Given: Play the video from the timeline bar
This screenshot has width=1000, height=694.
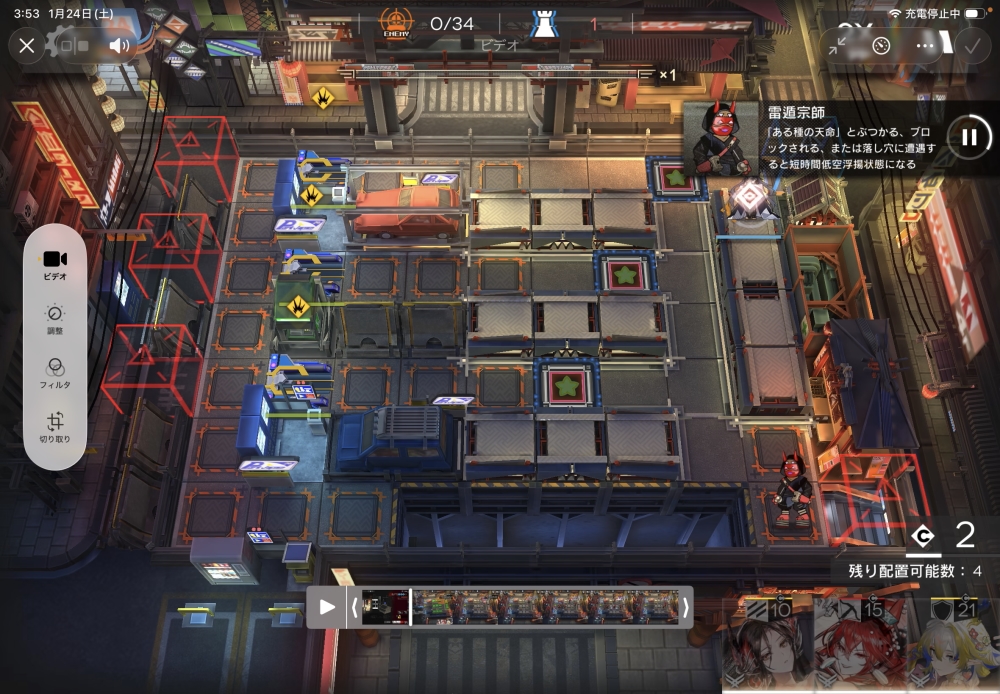Looking at the screenshot, I should coord(327,606).
